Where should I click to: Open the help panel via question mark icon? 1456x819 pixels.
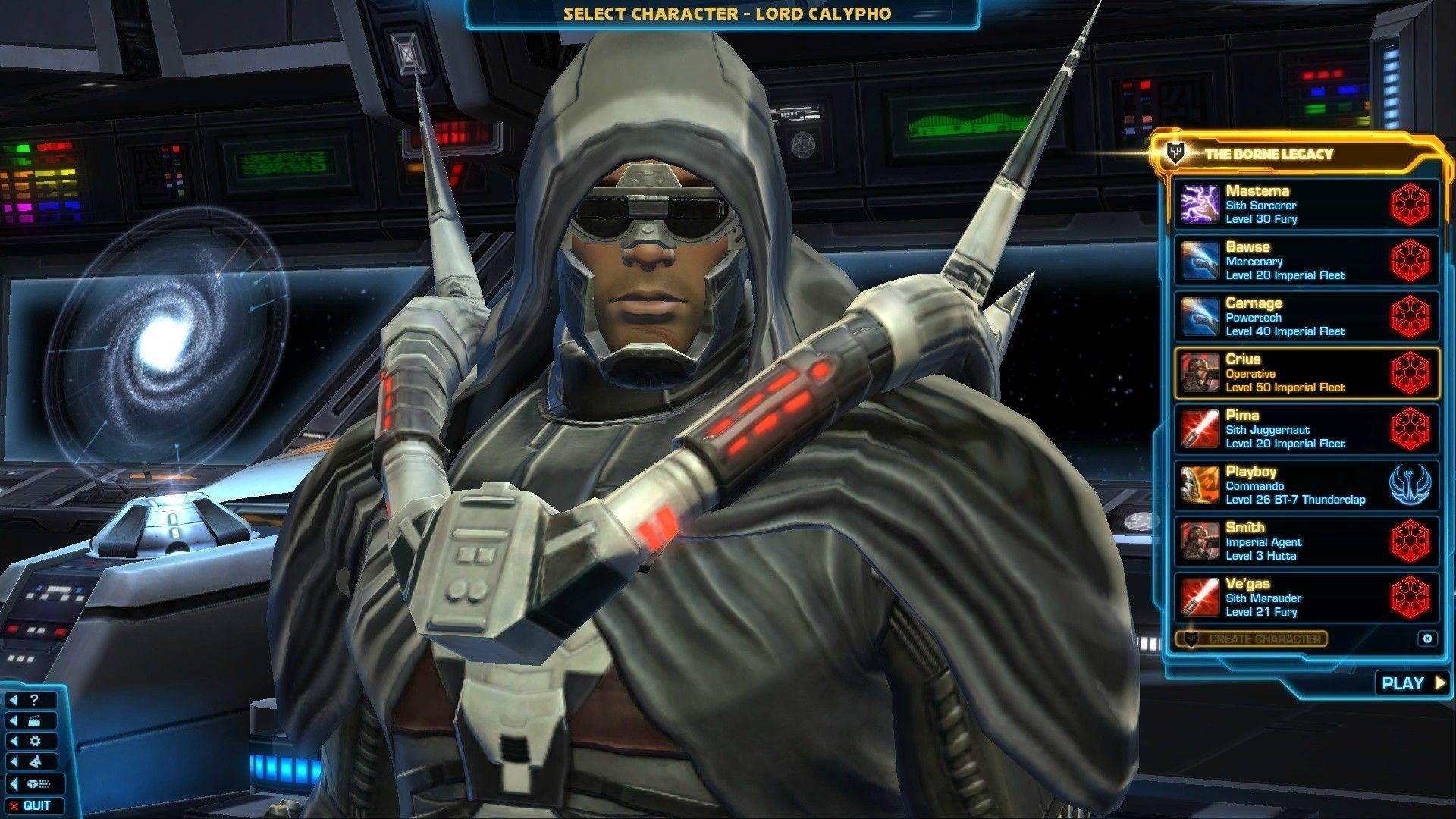[33, 700]
